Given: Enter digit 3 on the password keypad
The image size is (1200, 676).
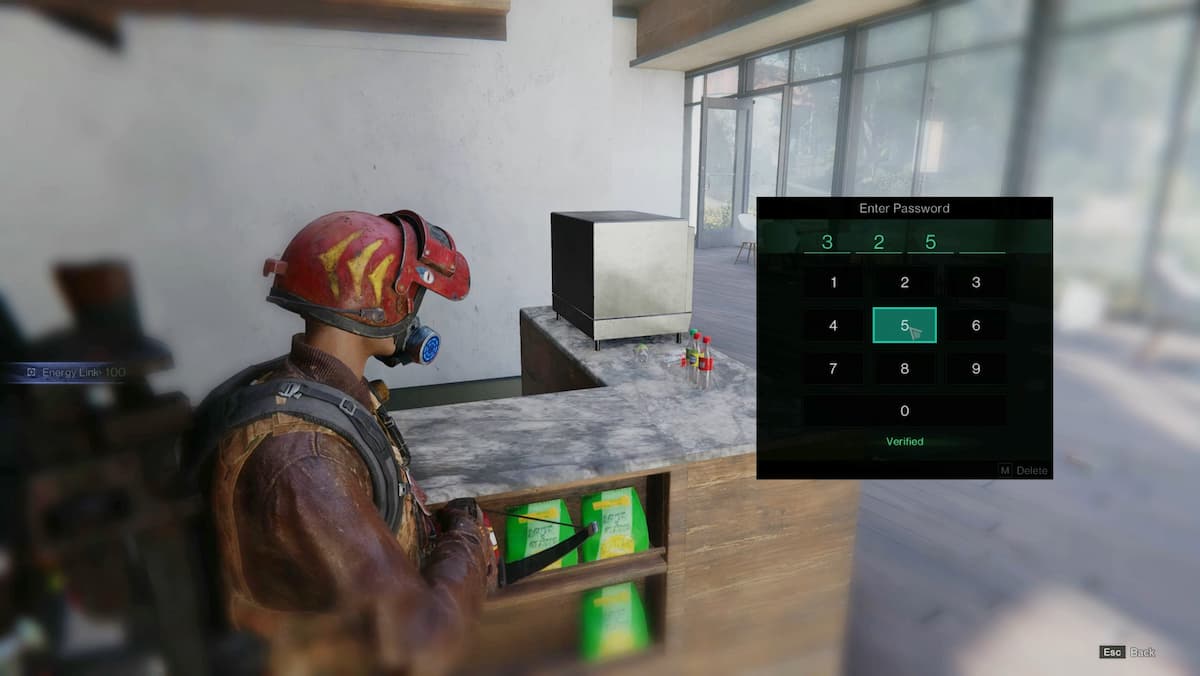Looking at the screenshot, I should click(976, 282).
